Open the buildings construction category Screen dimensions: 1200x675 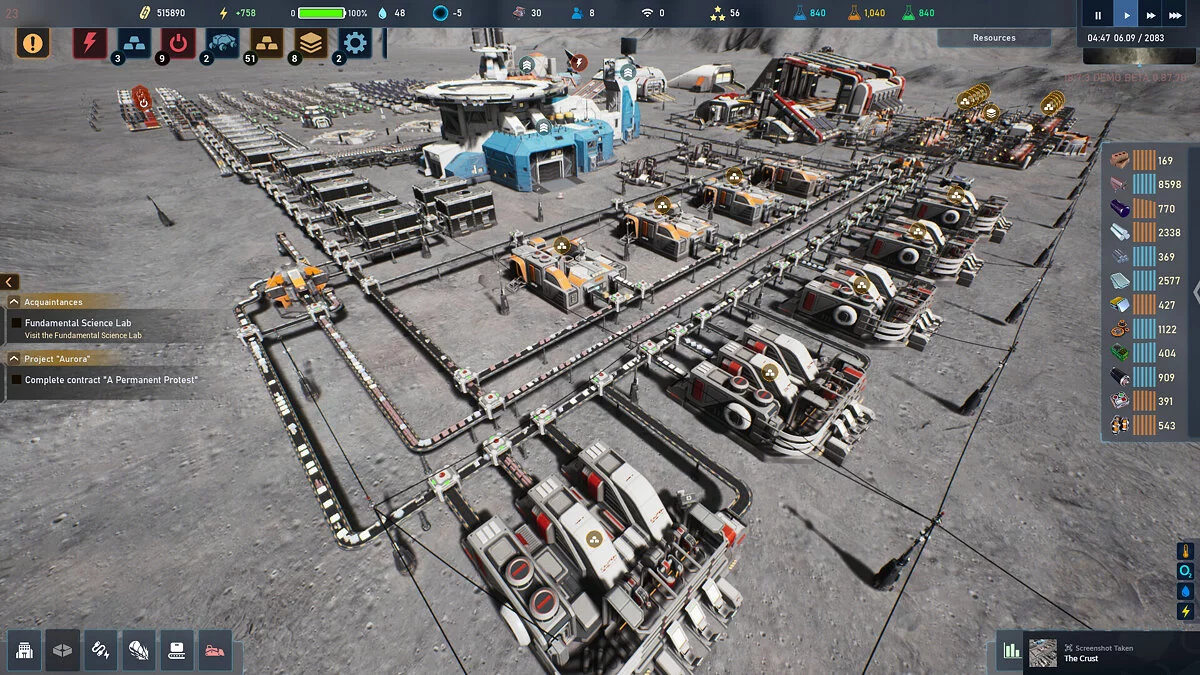click(25, 651)
